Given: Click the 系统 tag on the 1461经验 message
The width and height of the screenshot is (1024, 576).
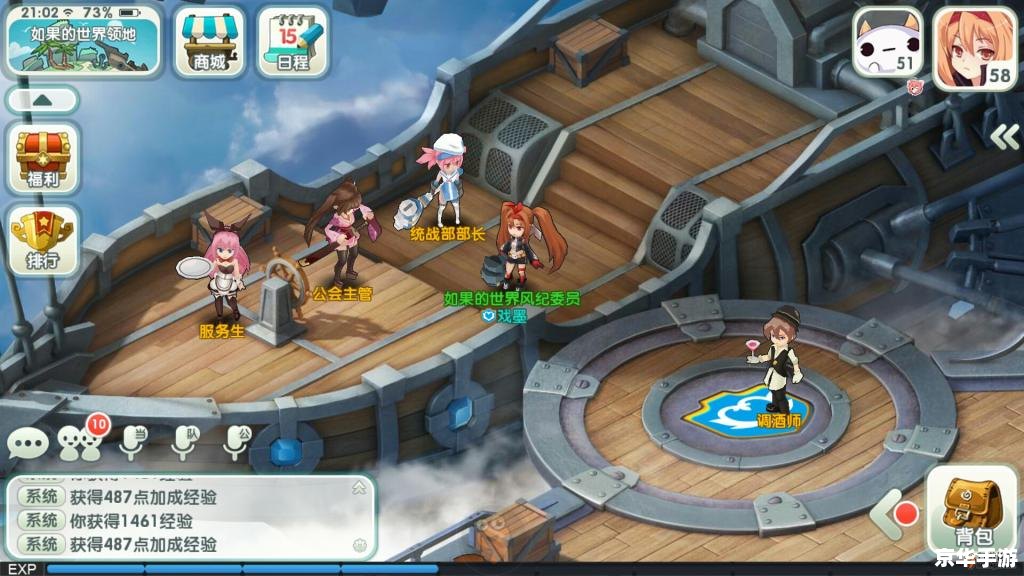Looking at the screenshot, I should click(x=42, y=521).
